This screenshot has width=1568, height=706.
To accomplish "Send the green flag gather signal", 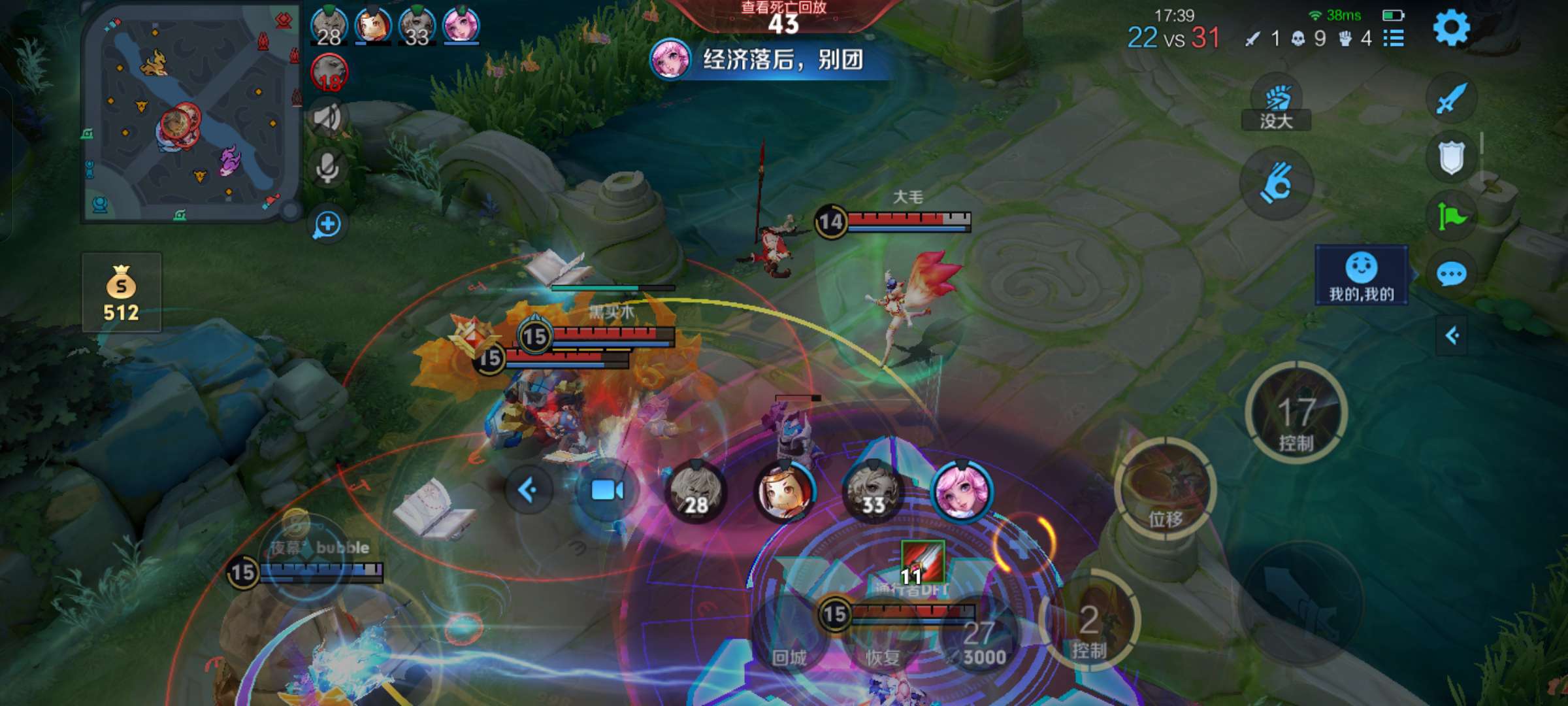I will pos(1451,216).
